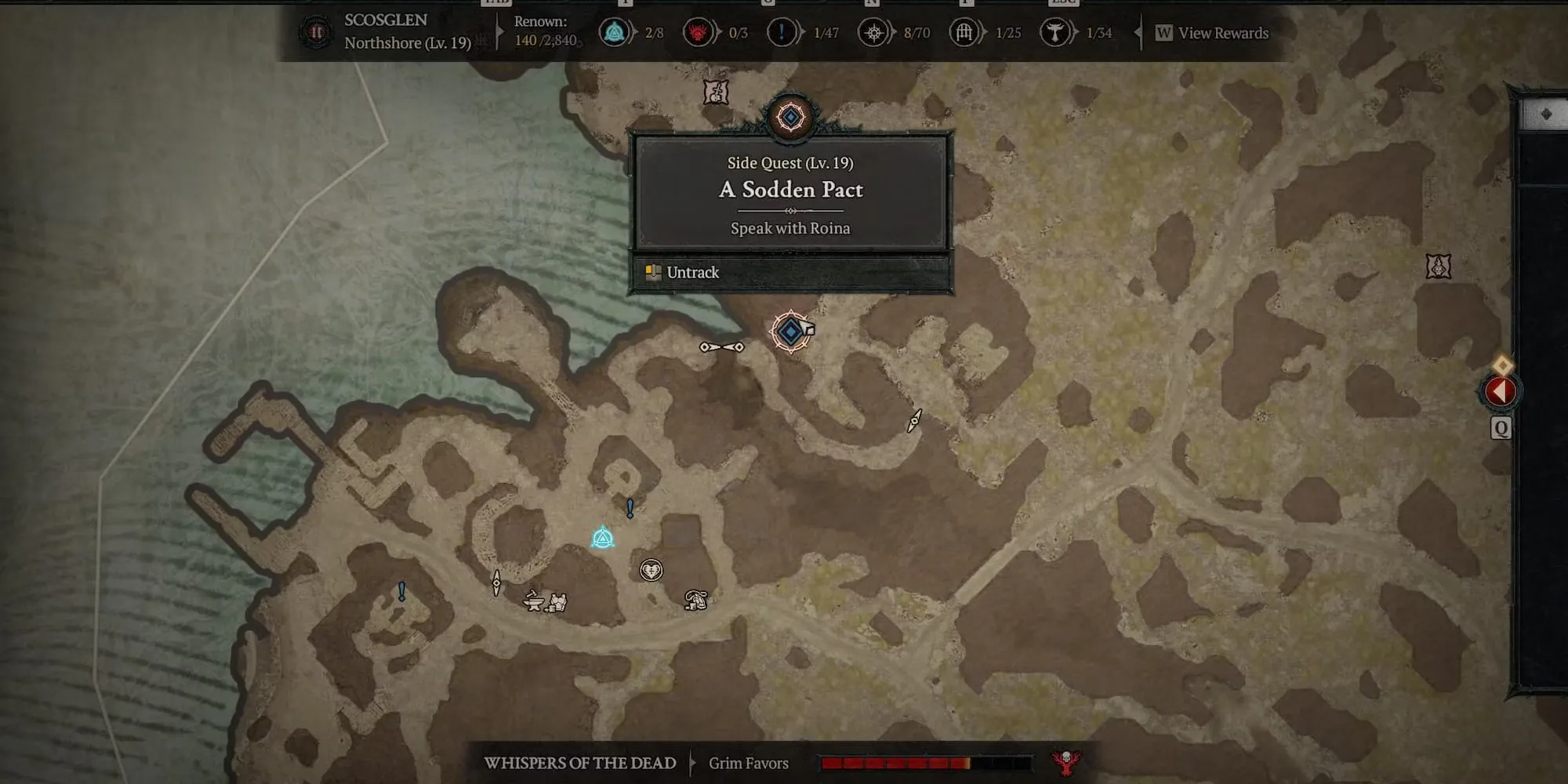Expand the side panel with the red arrow
The width and height of the screenshot is (1568, 784).
[x=1501, y=390]
